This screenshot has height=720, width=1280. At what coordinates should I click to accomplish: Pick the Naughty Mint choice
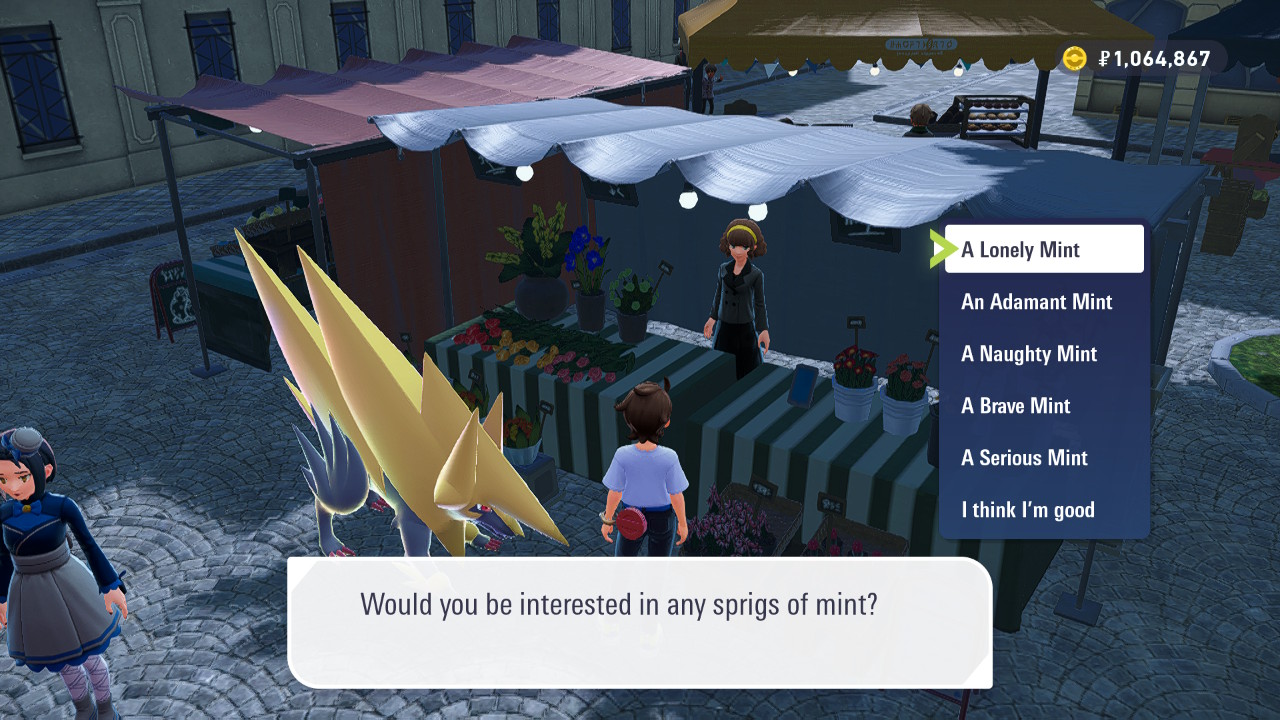(1029, 354)
